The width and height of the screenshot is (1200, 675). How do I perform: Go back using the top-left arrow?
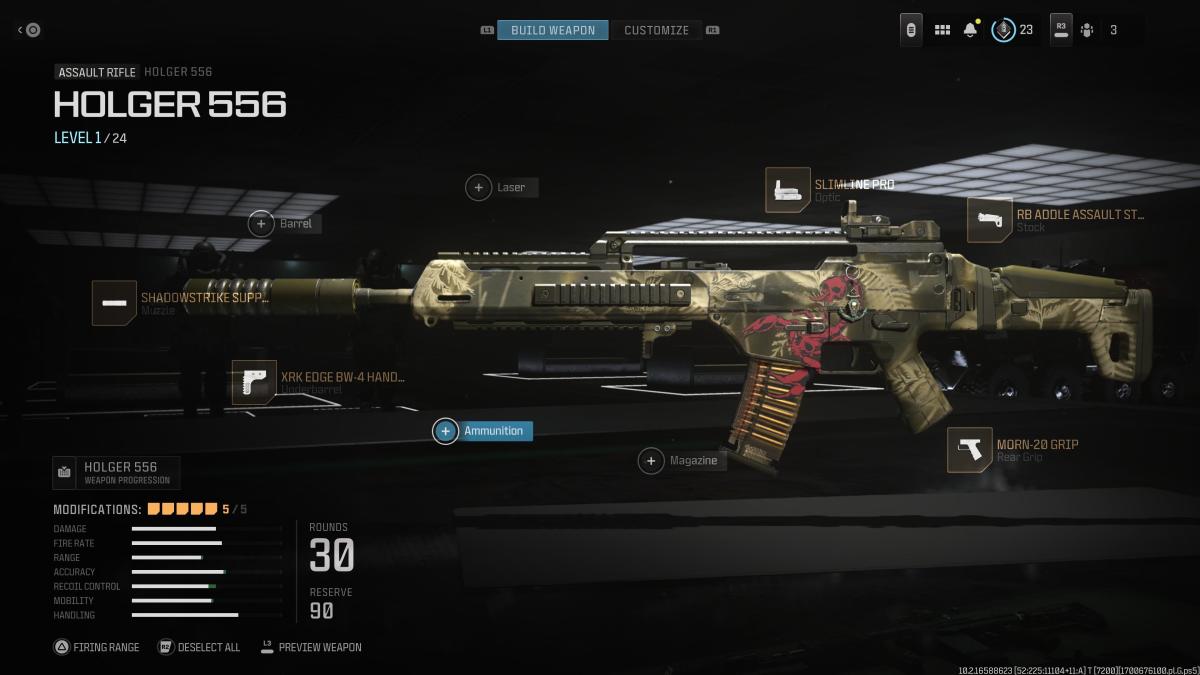click(x=28, y=30)
